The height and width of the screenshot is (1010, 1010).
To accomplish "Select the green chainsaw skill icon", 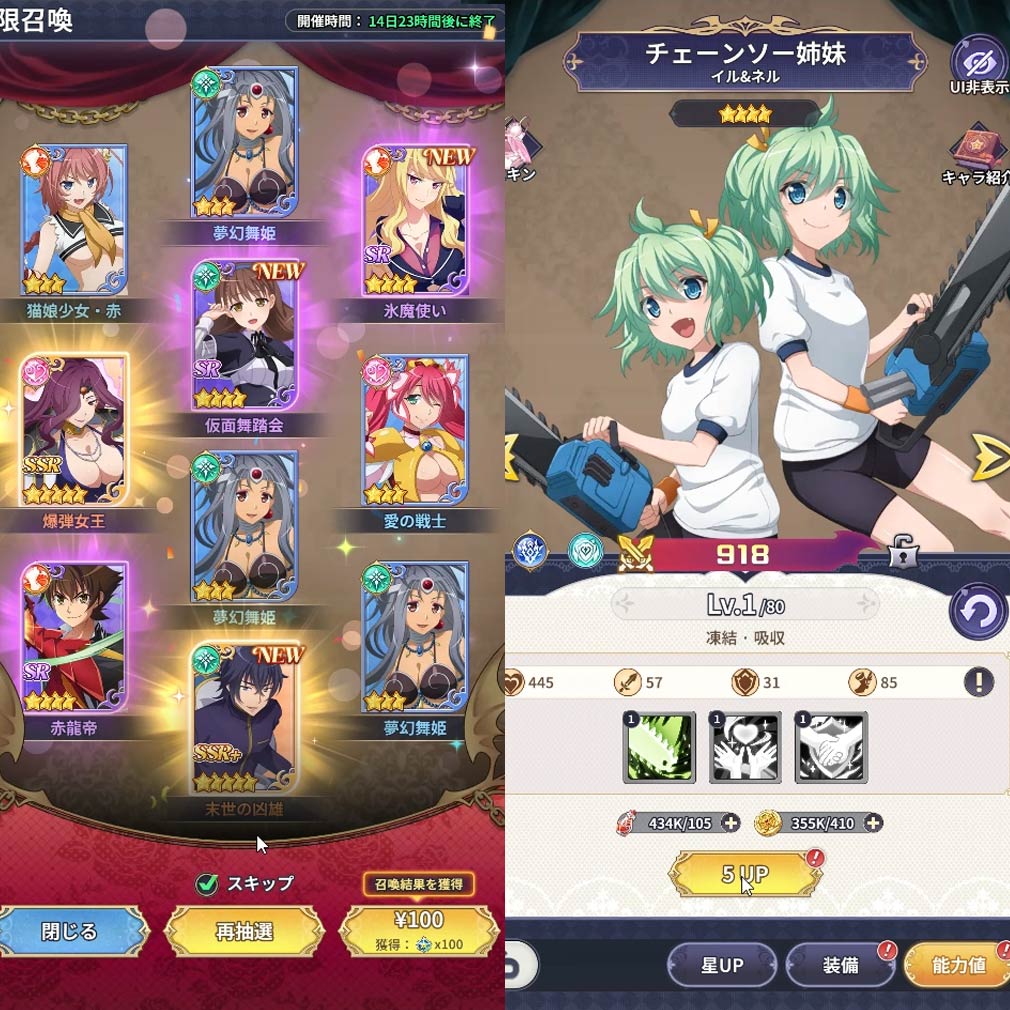I will [660, 748].
